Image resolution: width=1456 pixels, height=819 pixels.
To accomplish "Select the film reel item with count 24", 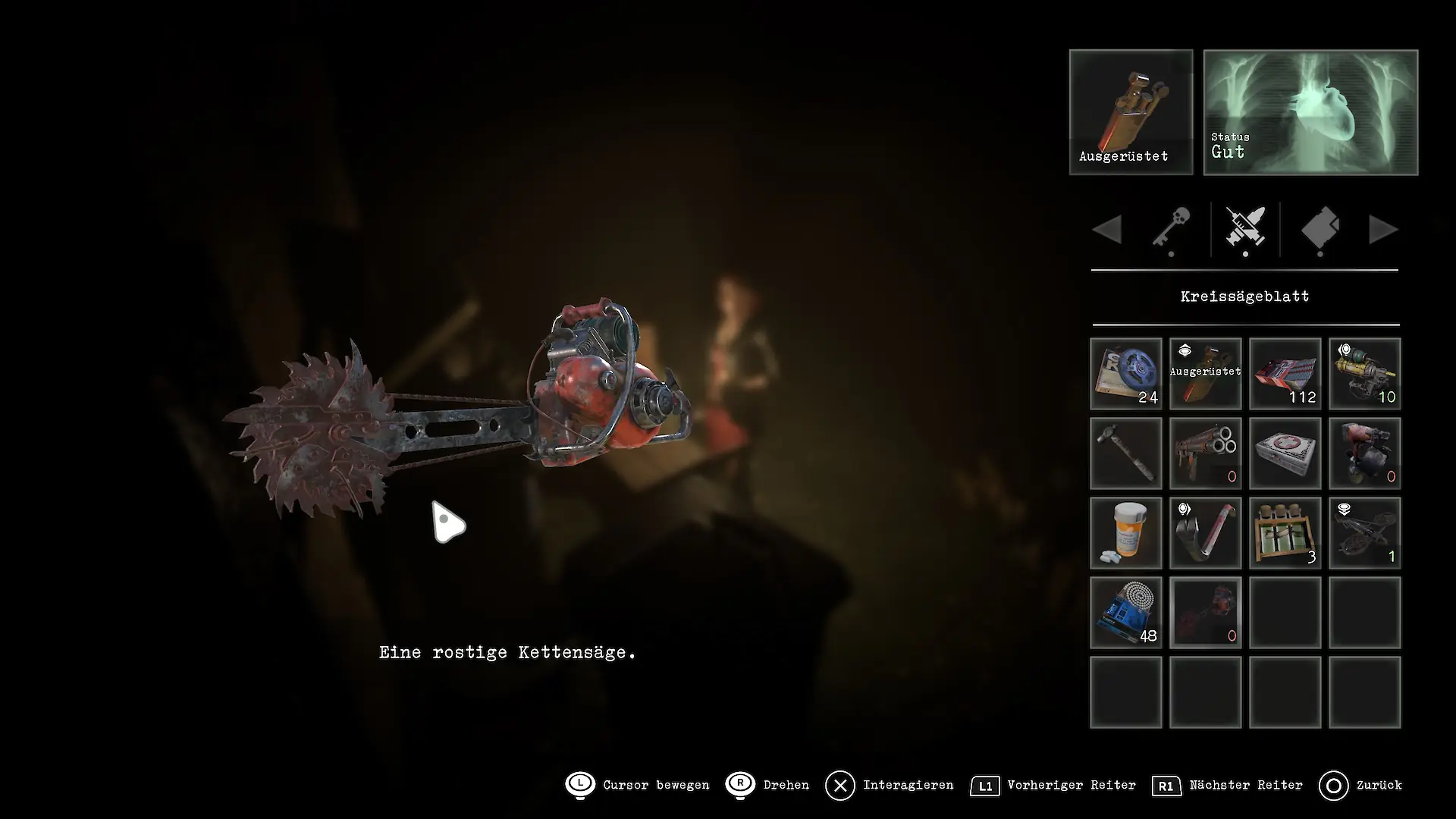I will click(1126, 374).
